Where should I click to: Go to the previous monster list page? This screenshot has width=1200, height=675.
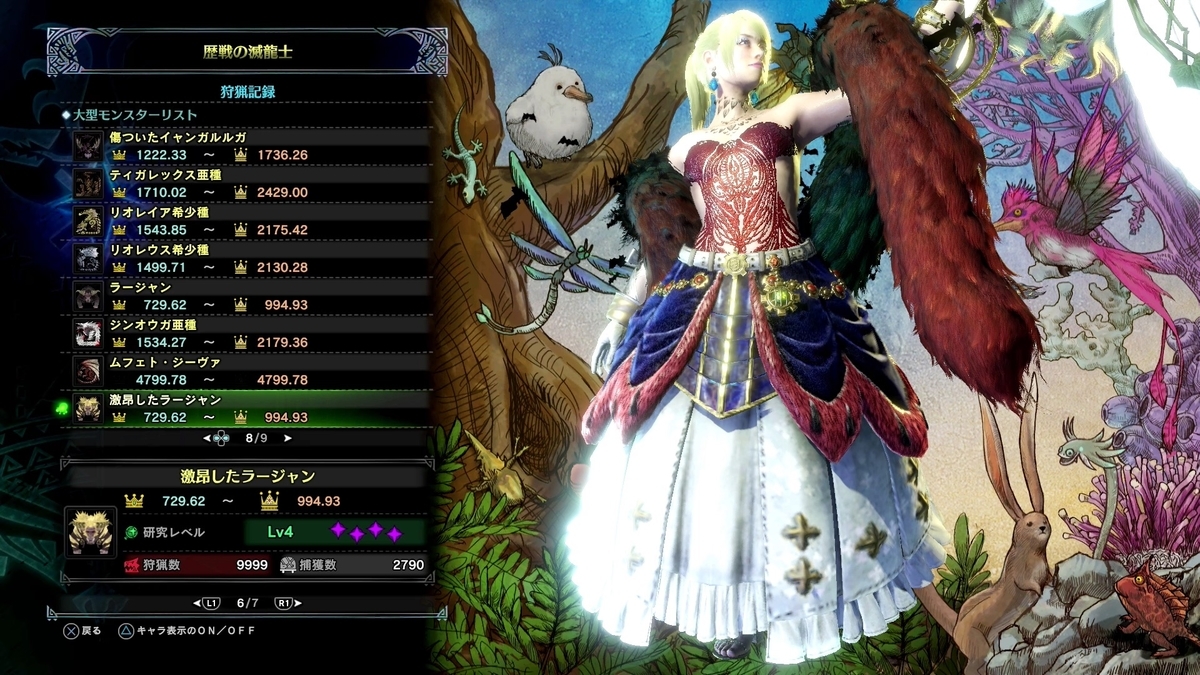(208, 438)
